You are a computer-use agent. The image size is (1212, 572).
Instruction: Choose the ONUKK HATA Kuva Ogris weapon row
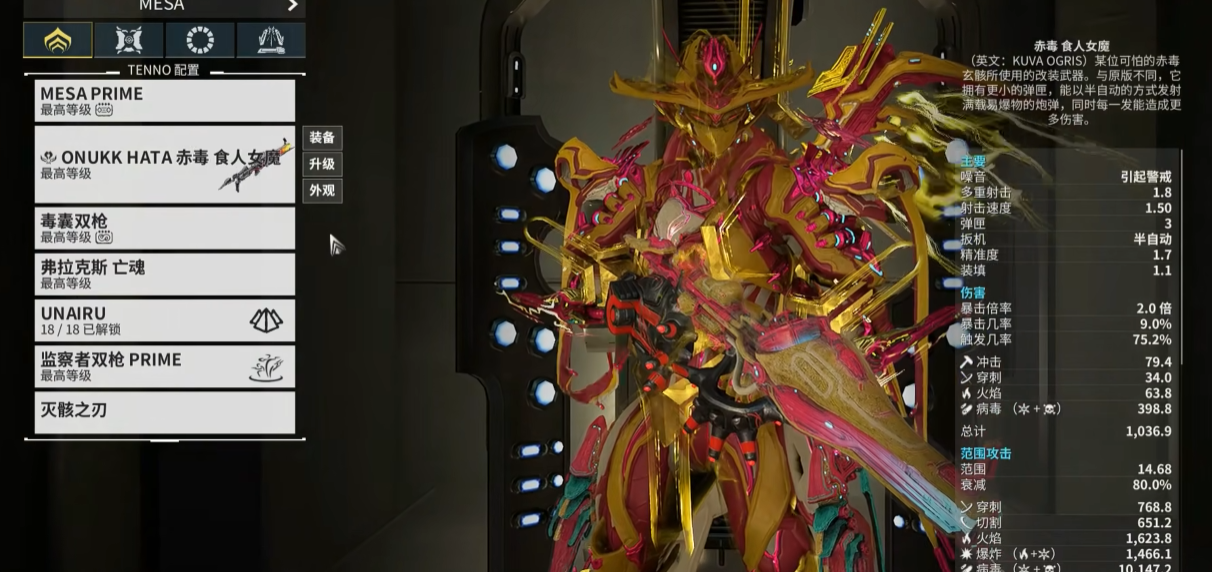[x=165, y=164]
